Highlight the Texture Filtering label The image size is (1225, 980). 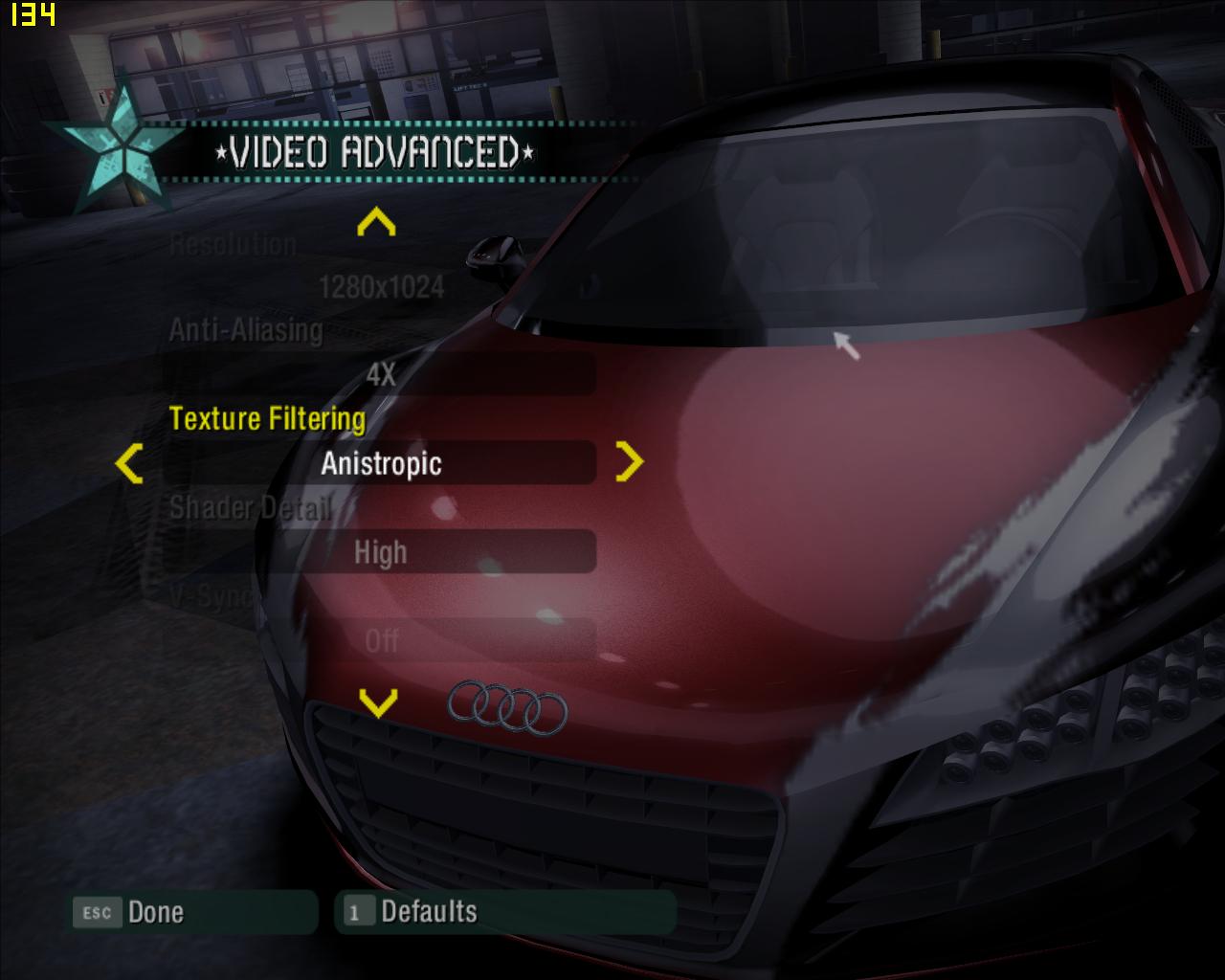click(267, 419)
